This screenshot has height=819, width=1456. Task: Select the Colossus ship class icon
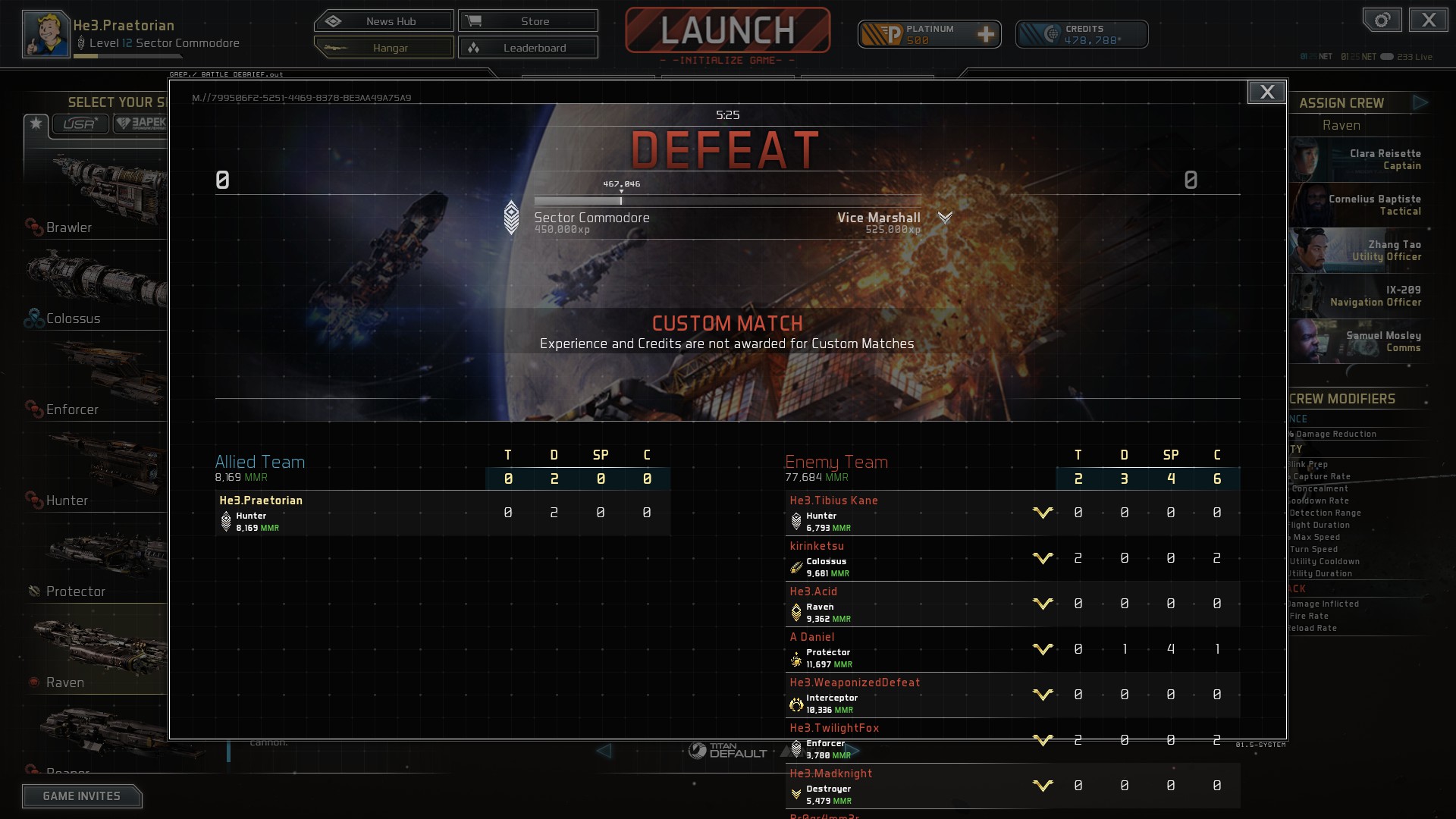point(33,318)
